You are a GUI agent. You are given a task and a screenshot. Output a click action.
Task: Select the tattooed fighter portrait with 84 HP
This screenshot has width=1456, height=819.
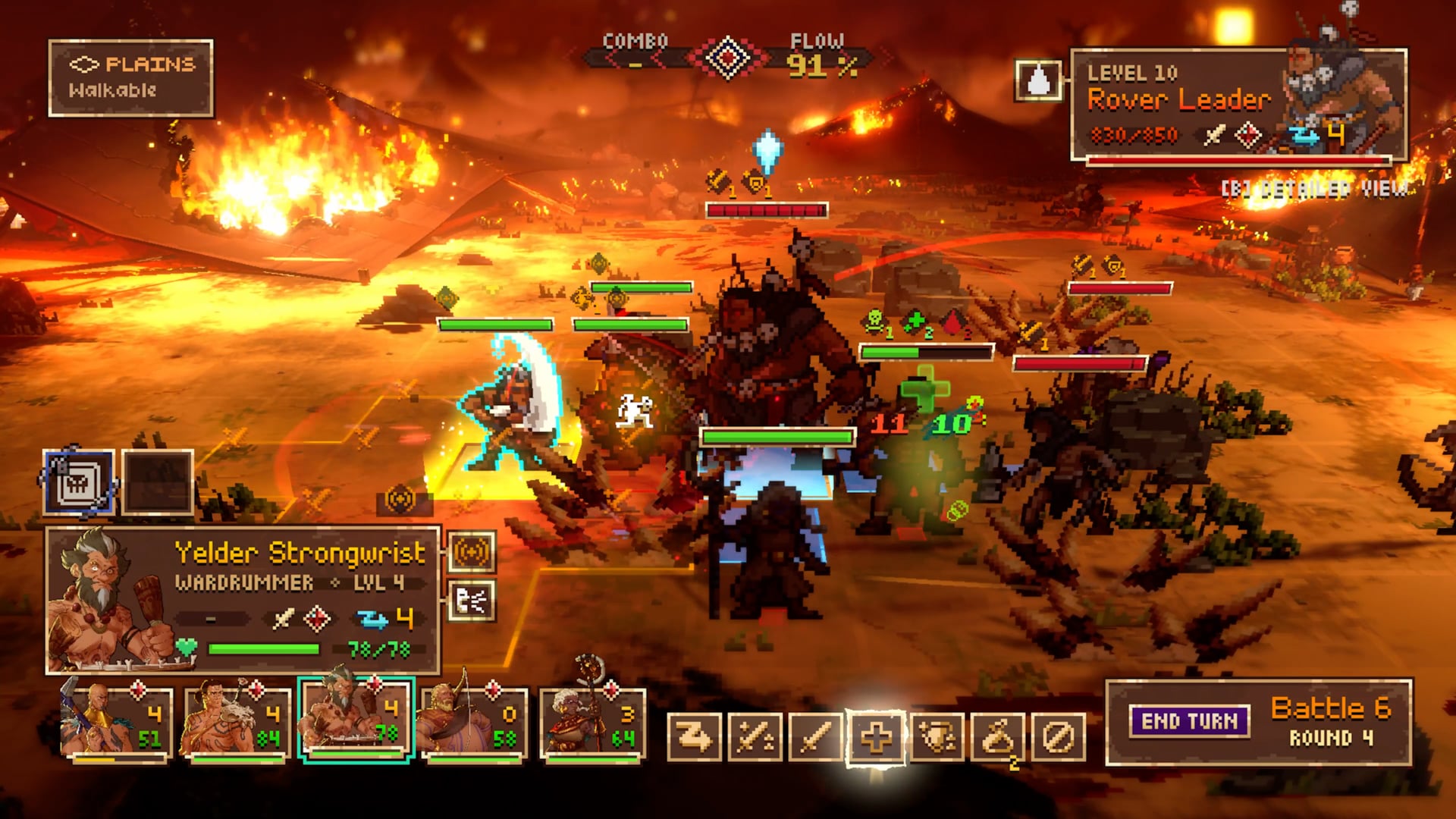pos(235,723)
